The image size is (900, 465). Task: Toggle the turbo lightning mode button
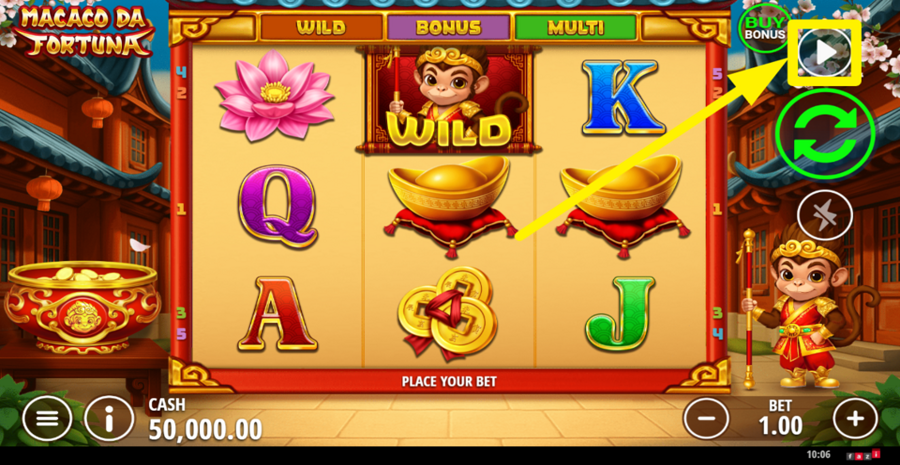(x=824, y=215)
